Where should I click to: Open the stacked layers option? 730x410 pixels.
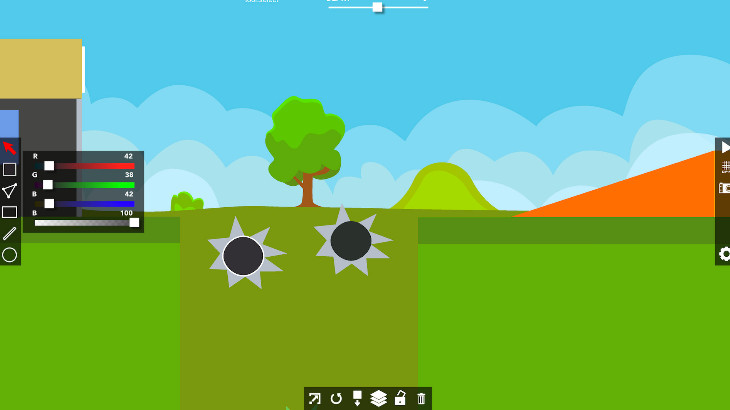coord(378,398)
